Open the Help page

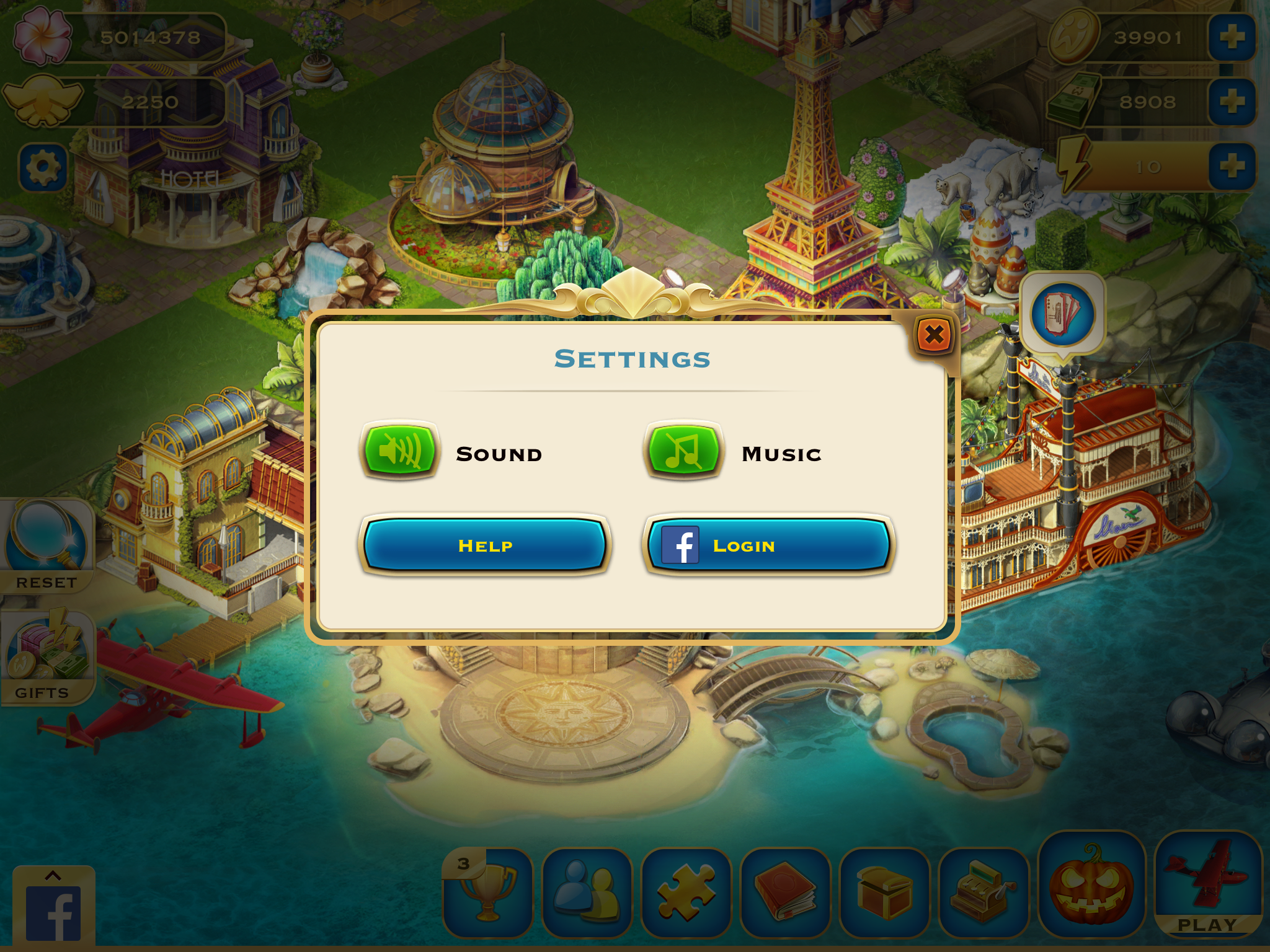485,545
